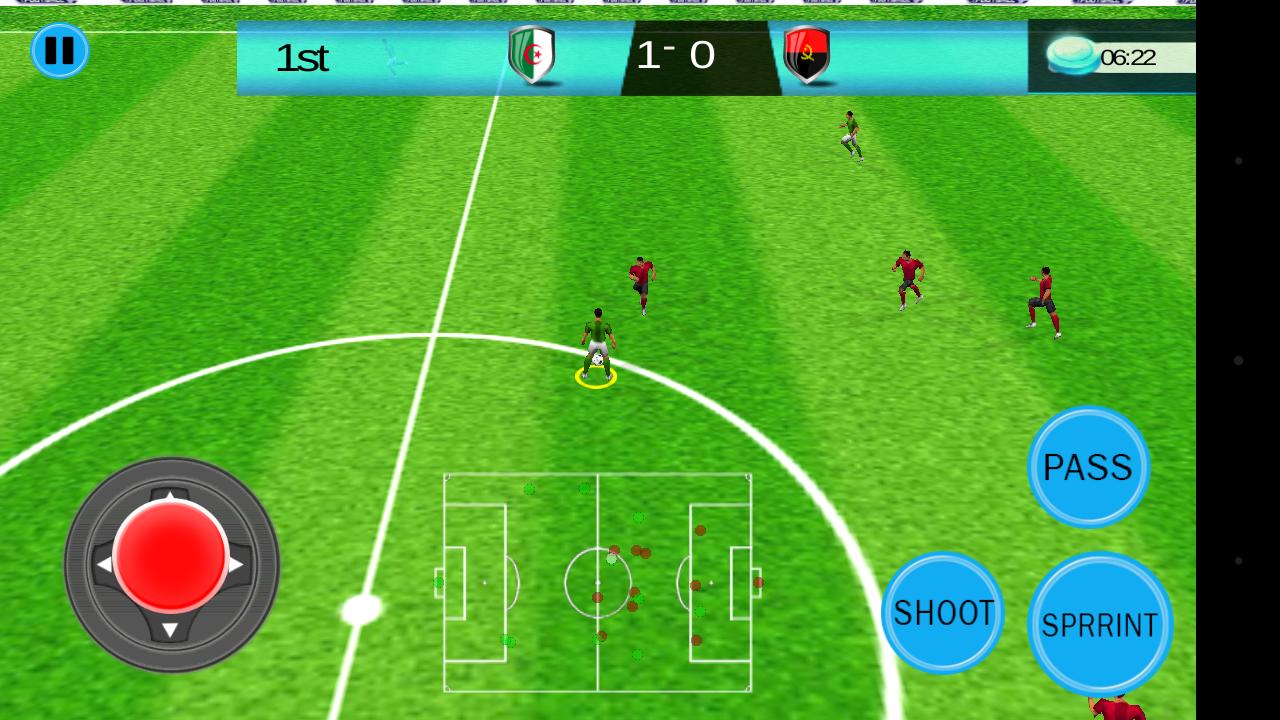
Task: Tap the pause icon at top left
Action: coord(60,51)
